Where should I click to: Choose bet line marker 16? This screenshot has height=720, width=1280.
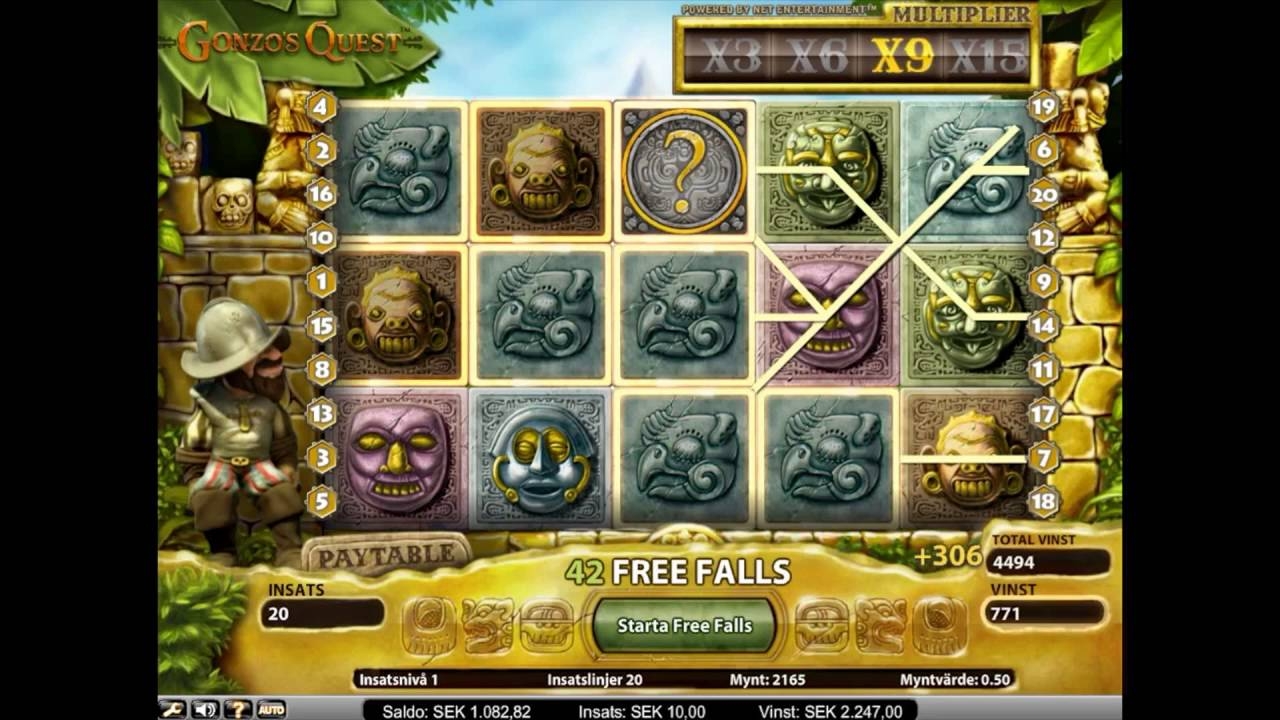321,194
